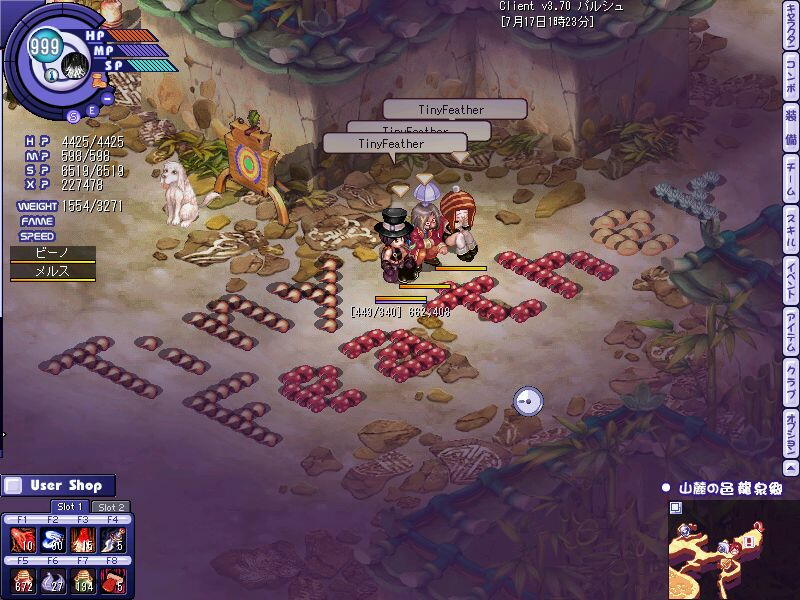
Task: Select party member メルス in the list
Action: (52, 272)
